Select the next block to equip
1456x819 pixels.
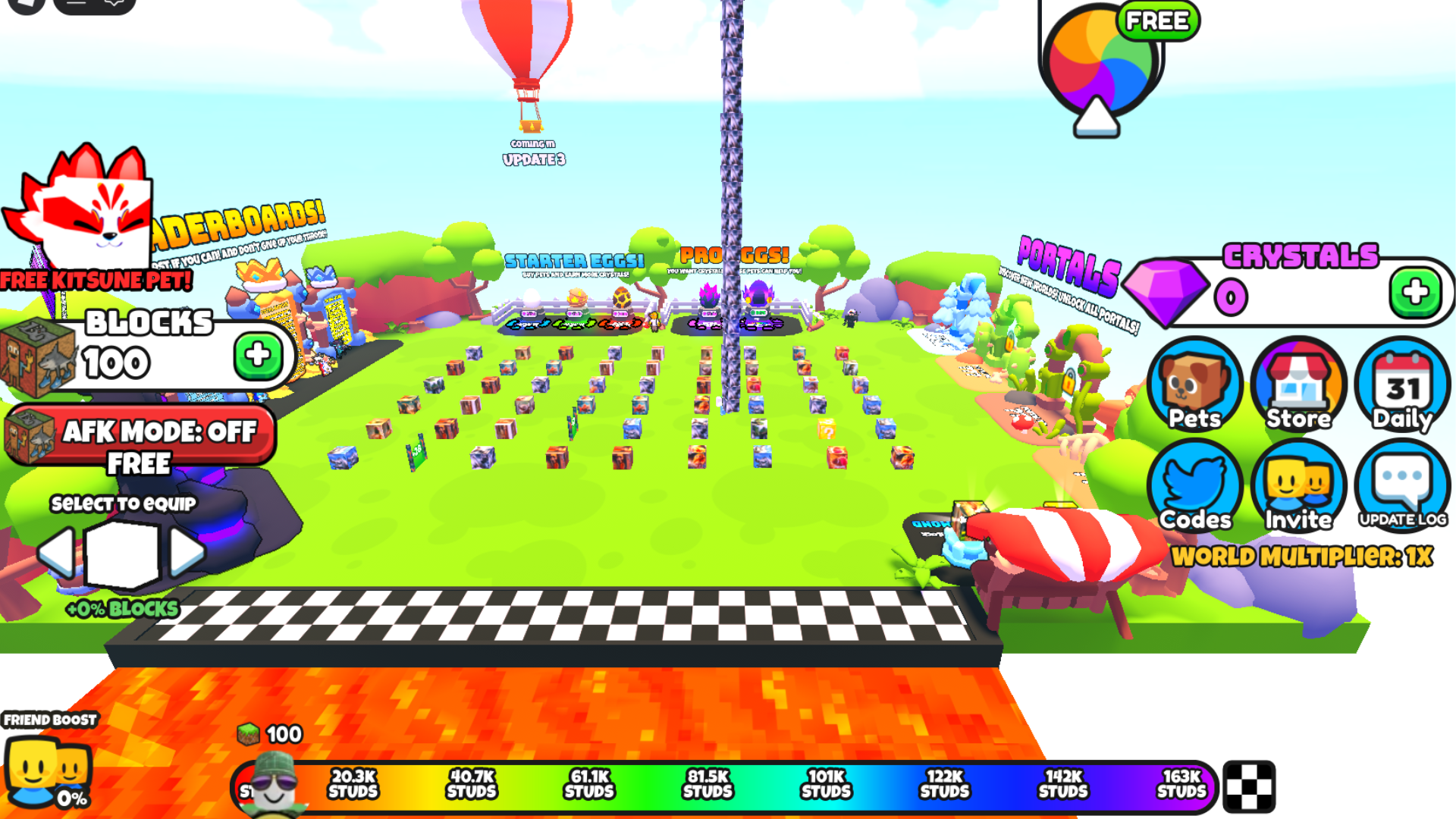187,552
